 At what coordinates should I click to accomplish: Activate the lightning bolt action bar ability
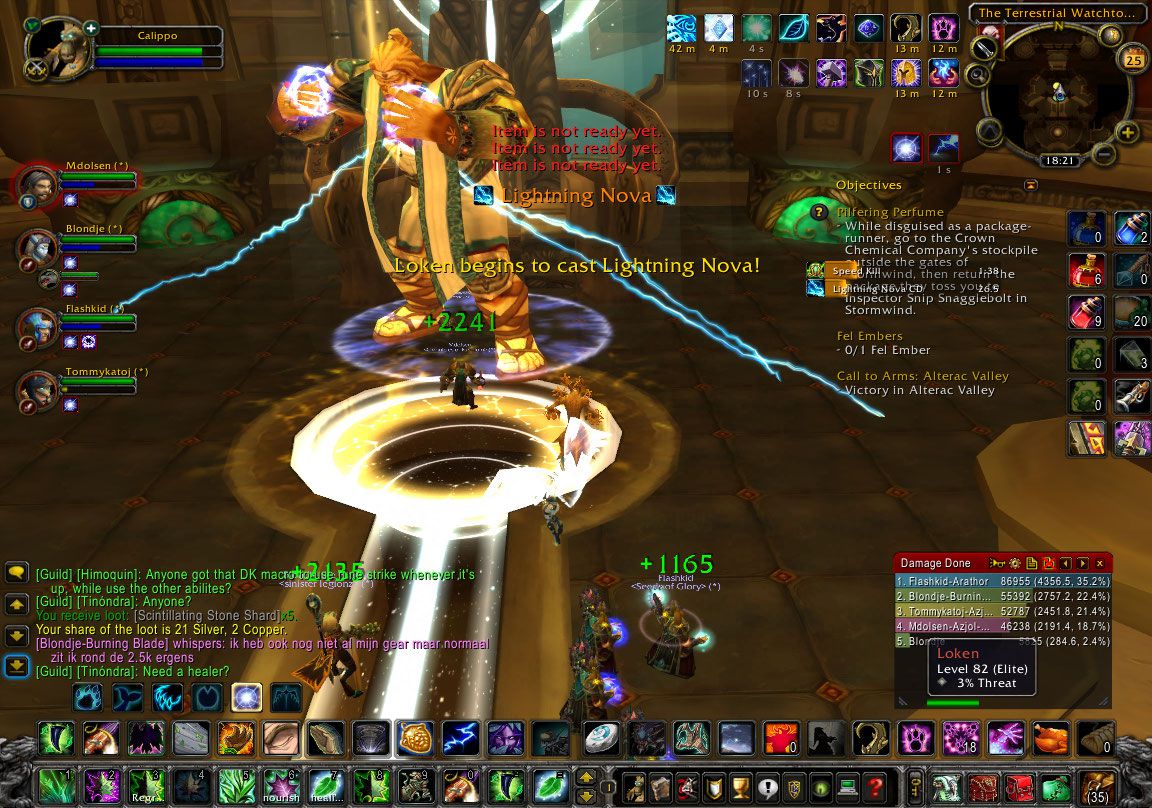[x=459, y=738]
